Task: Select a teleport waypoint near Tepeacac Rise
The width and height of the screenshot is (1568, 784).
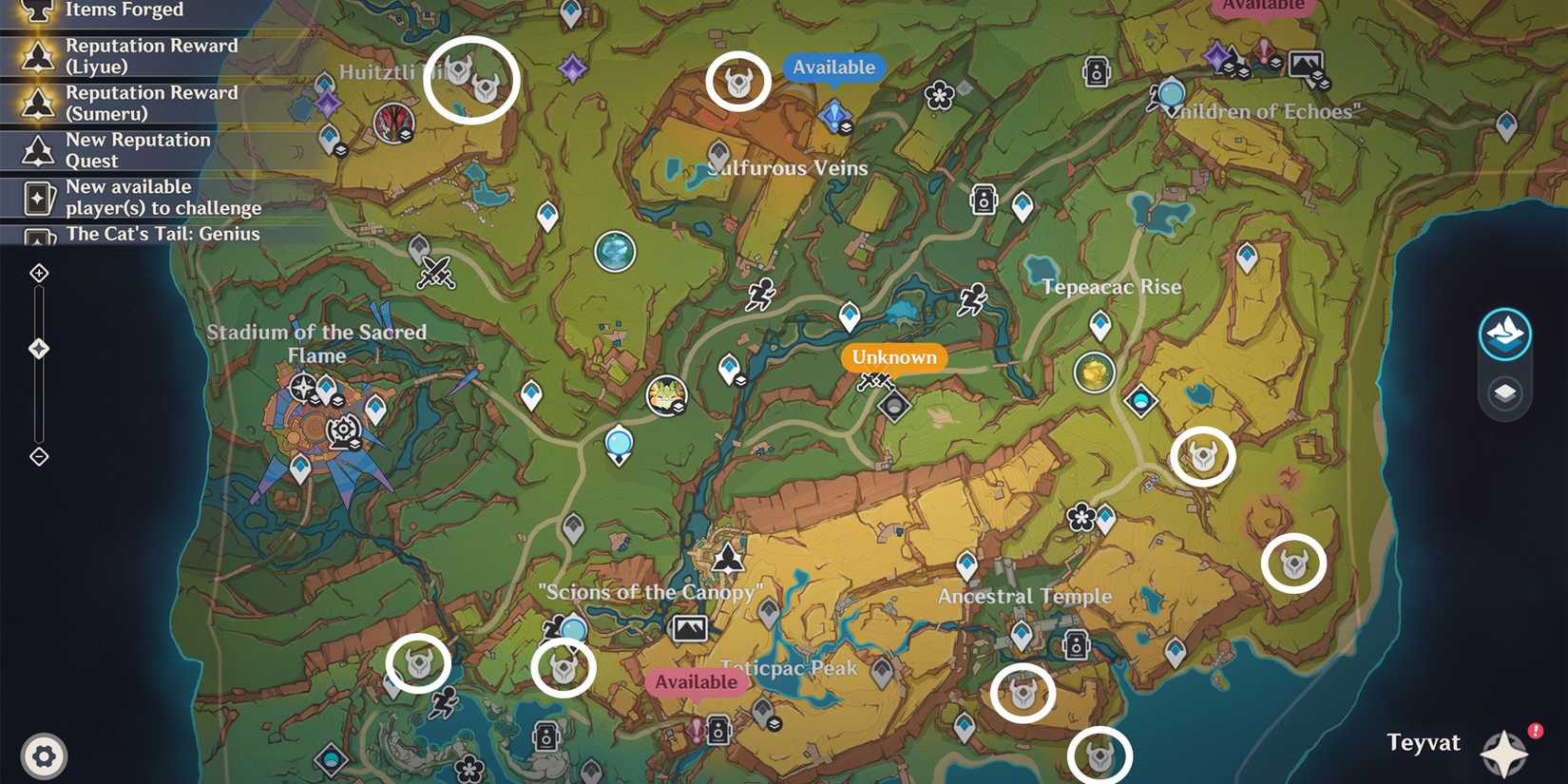Action: 1098,324
